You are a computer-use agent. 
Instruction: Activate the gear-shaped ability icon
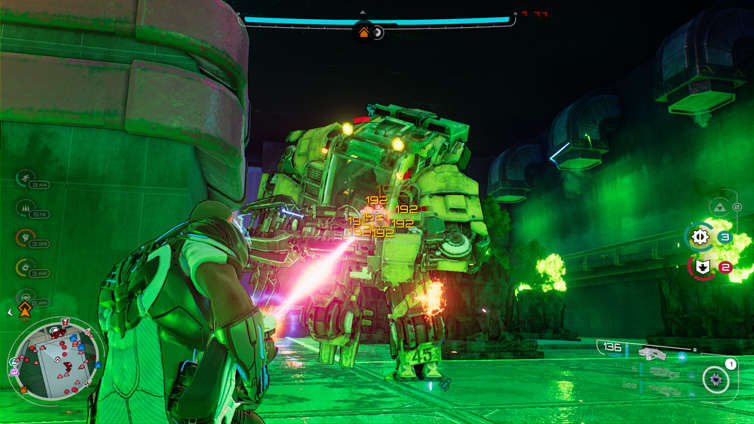(700, 237)
